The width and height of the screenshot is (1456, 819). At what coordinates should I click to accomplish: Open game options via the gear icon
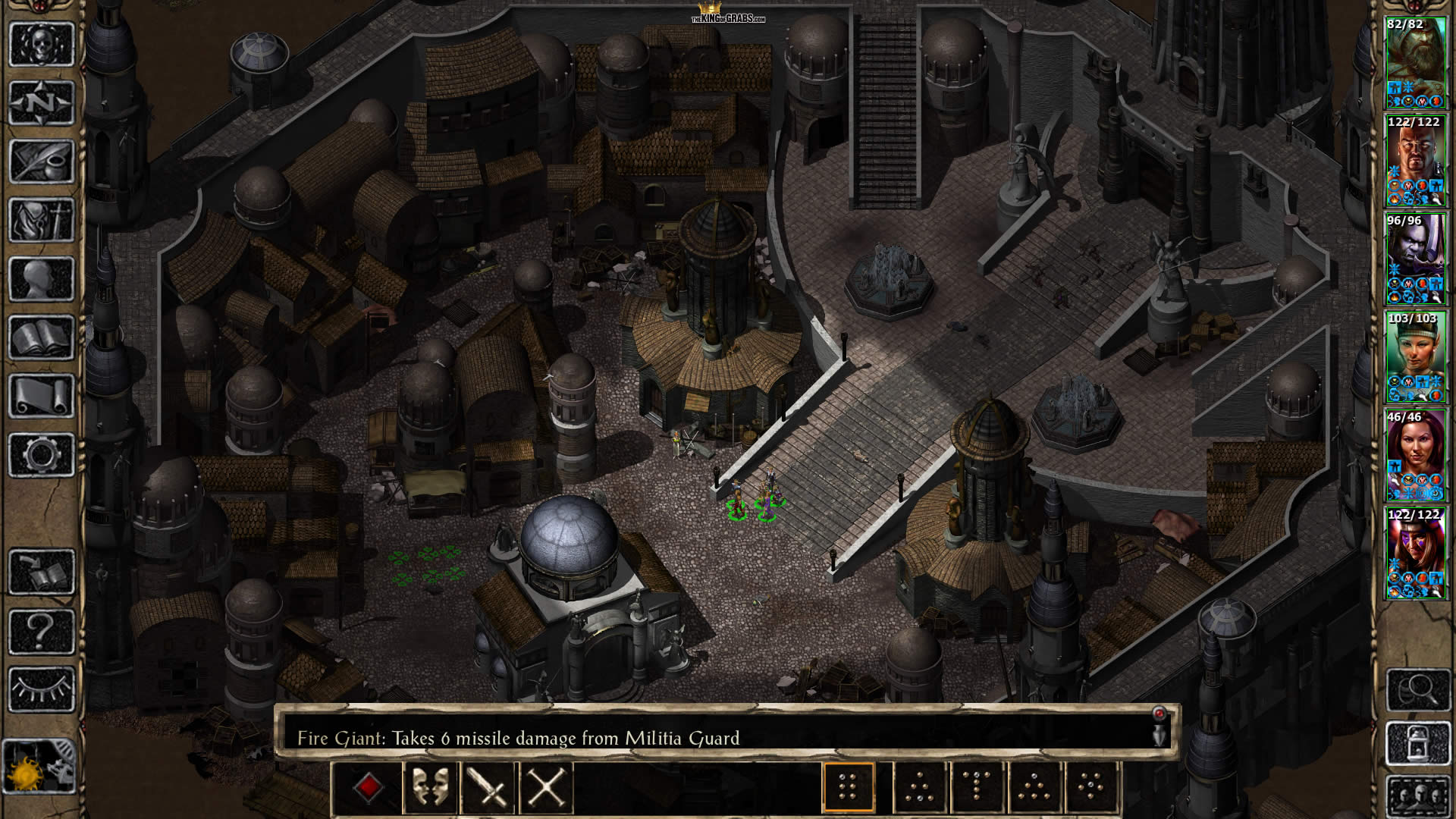click(41, 455)
